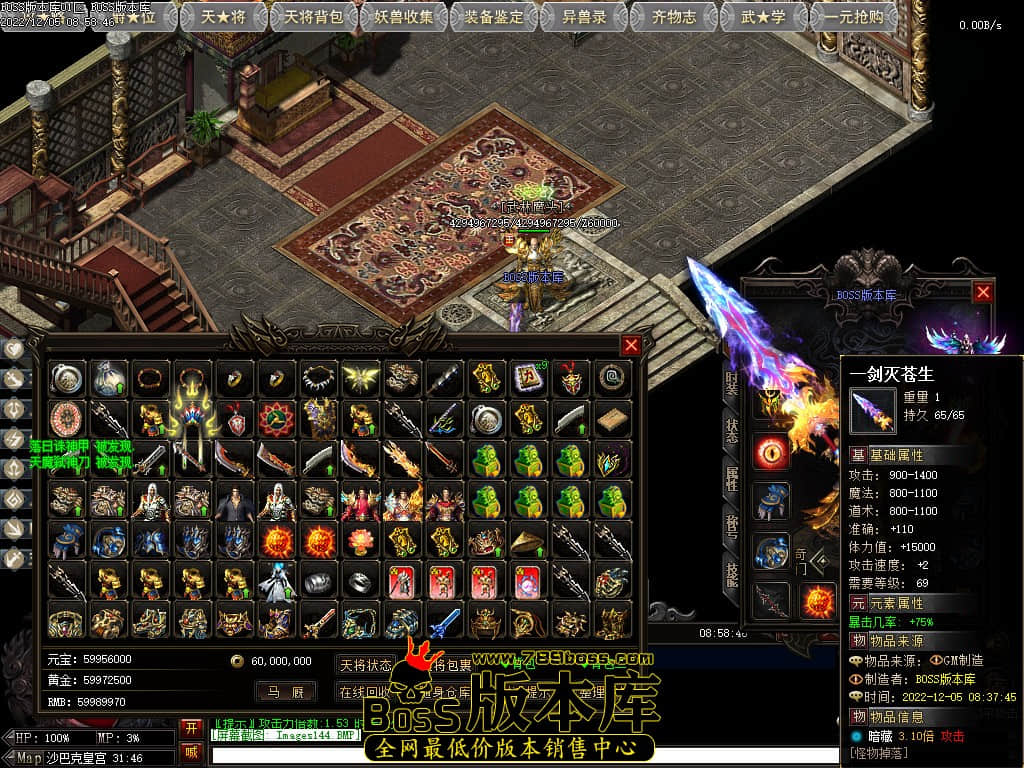Switch to the 技能 skills tab
The height and width of the screenshot is (768, 1024).
point(732,571)
